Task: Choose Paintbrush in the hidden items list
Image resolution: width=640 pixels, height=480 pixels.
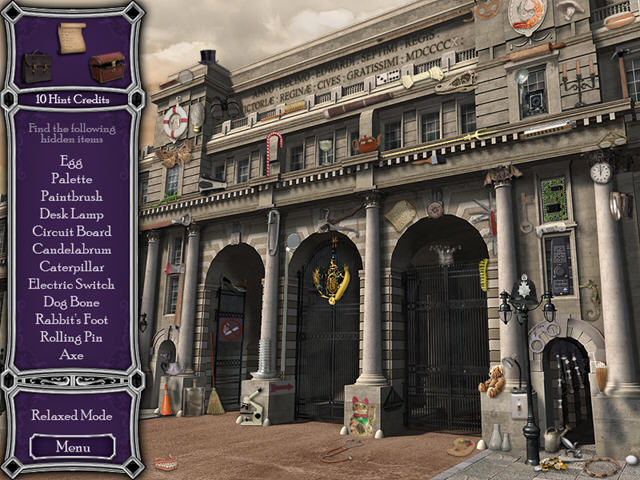Action: point(72,196)
